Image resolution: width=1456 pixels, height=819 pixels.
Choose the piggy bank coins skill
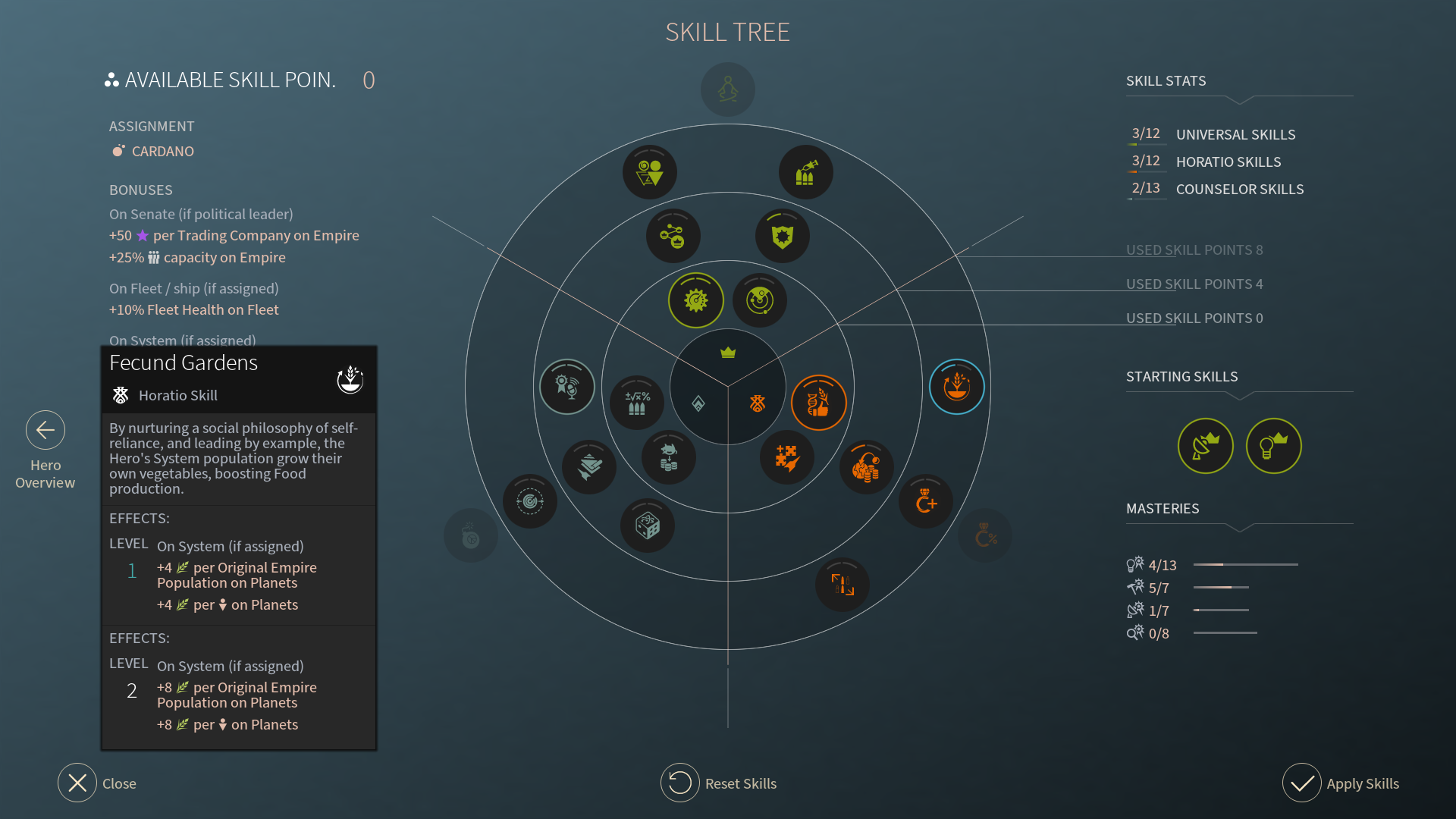pos(668,458)
